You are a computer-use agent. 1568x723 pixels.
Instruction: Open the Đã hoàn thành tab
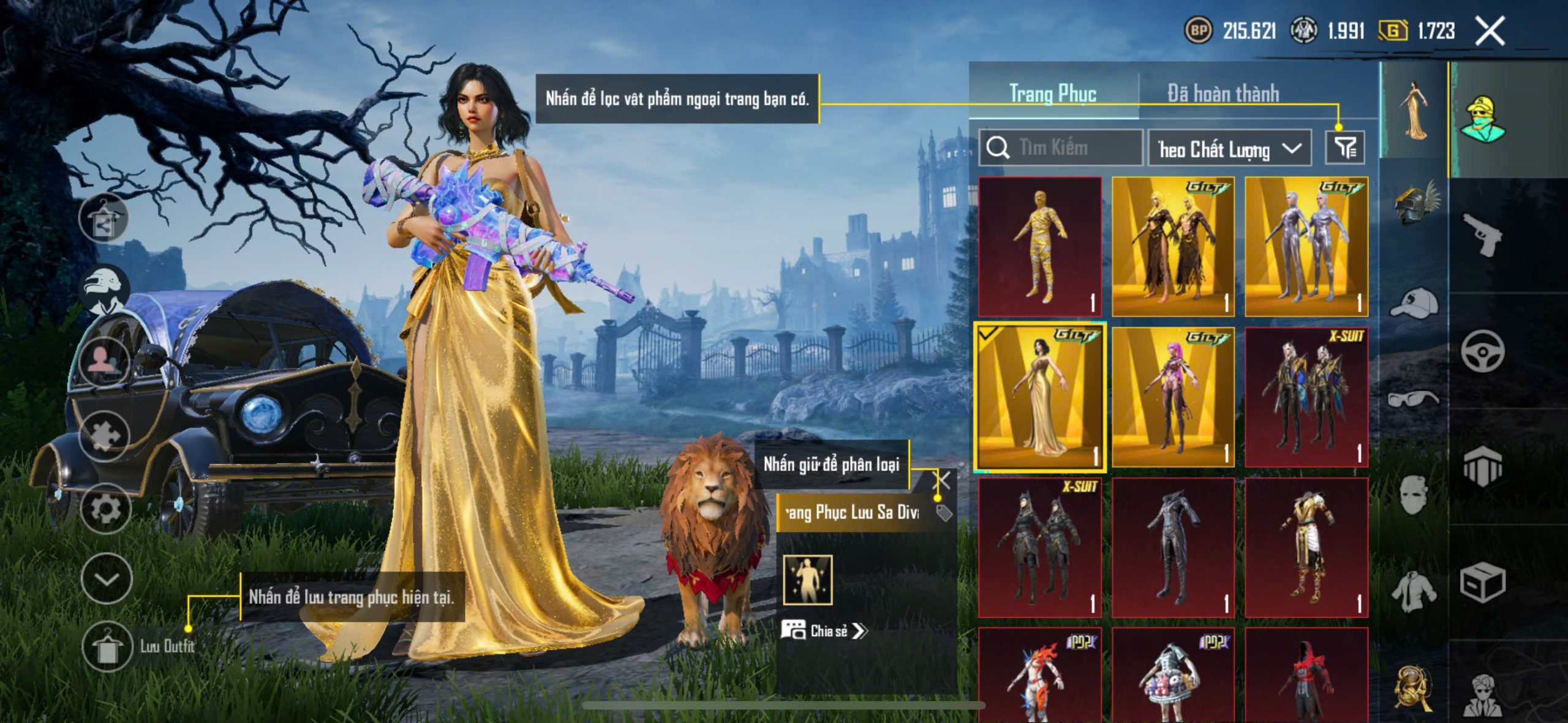(1223, 94)
